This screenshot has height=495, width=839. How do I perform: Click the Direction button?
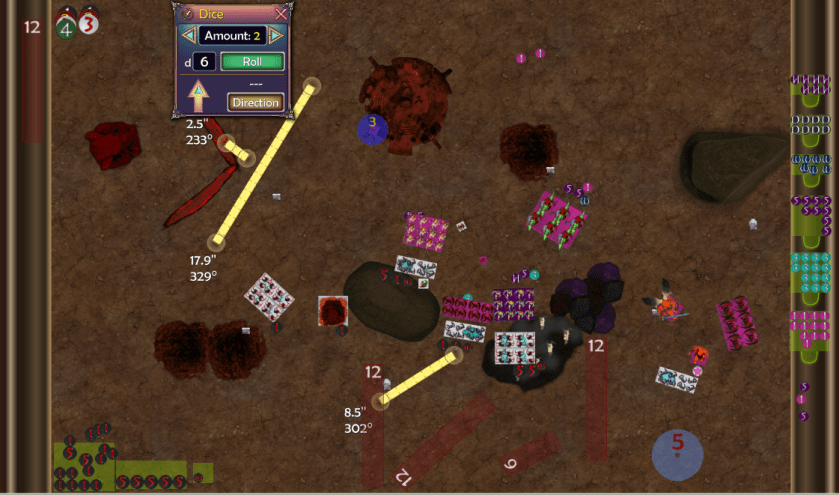[x=255, y=102]
